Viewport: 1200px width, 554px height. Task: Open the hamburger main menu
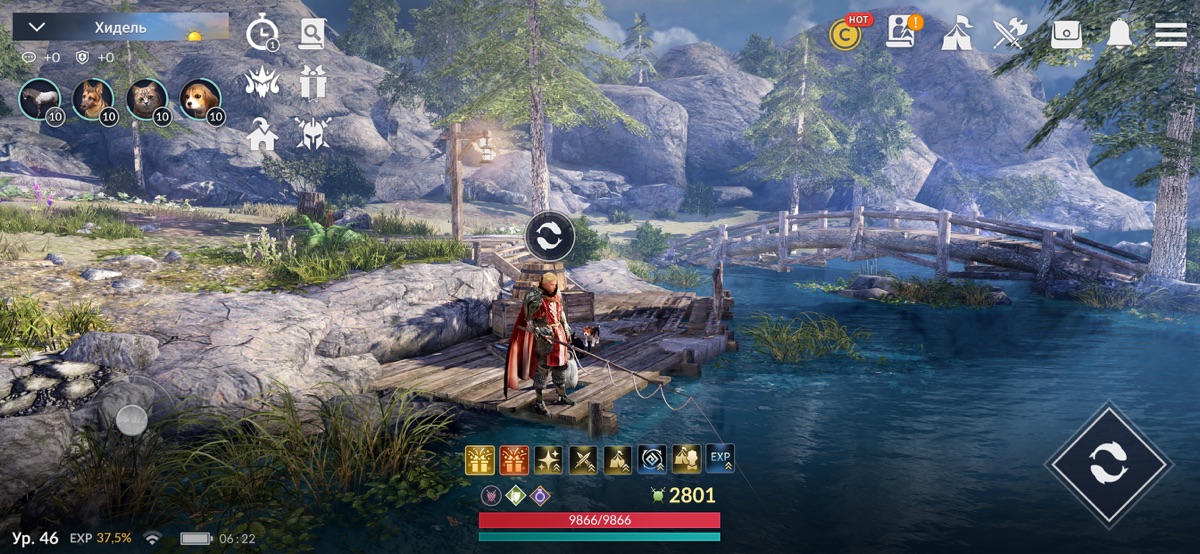(1171, 34)
